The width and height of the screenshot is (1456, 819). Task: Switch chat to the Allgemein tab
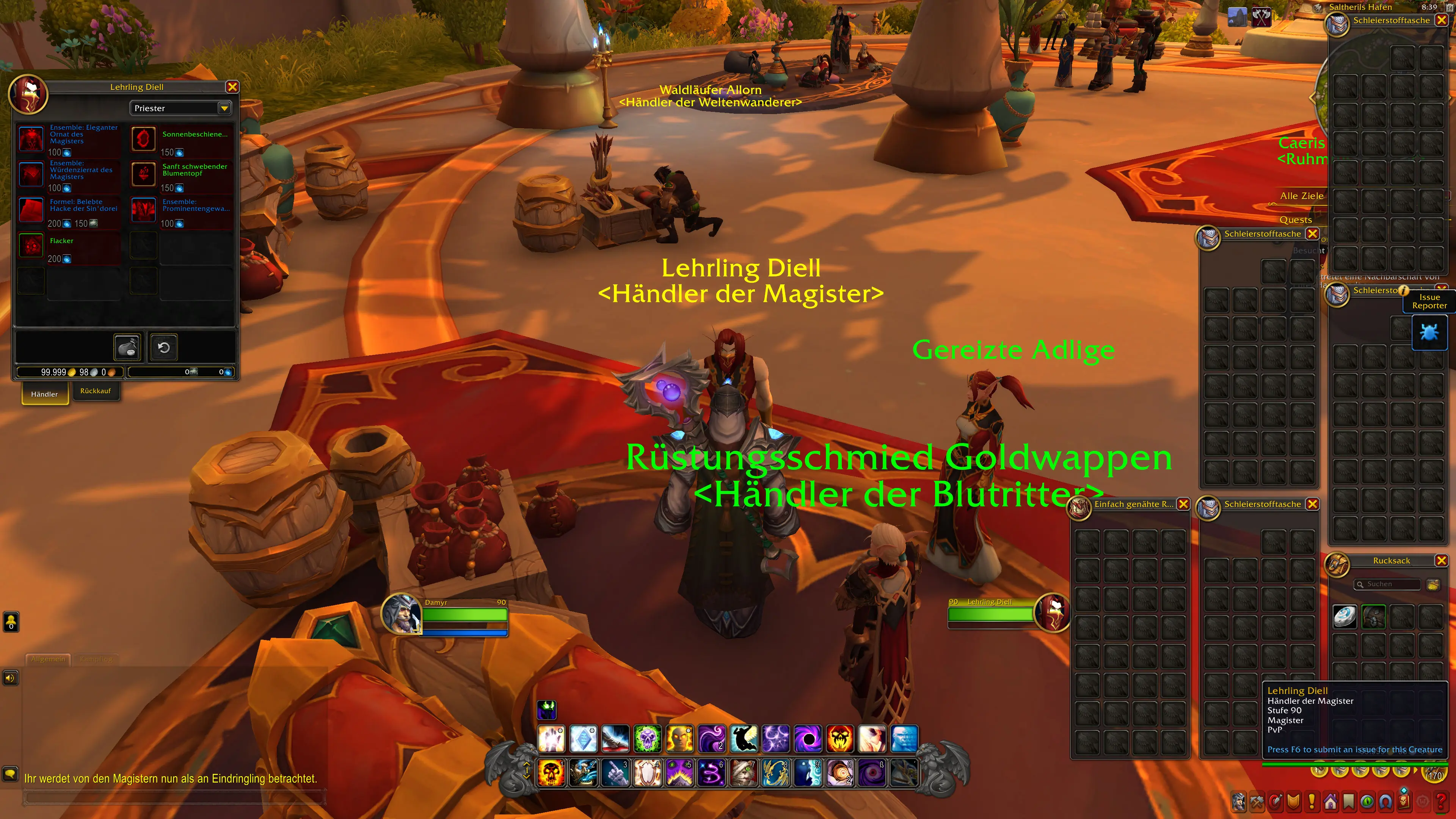48,659
